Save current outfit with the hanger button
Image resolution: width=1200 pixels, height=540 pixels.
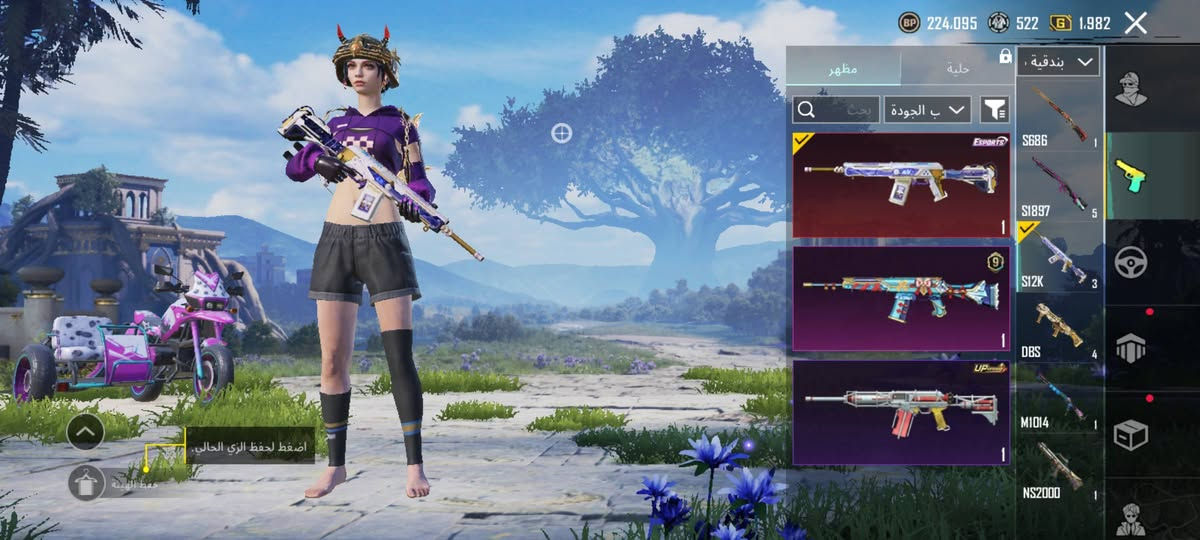87,483
